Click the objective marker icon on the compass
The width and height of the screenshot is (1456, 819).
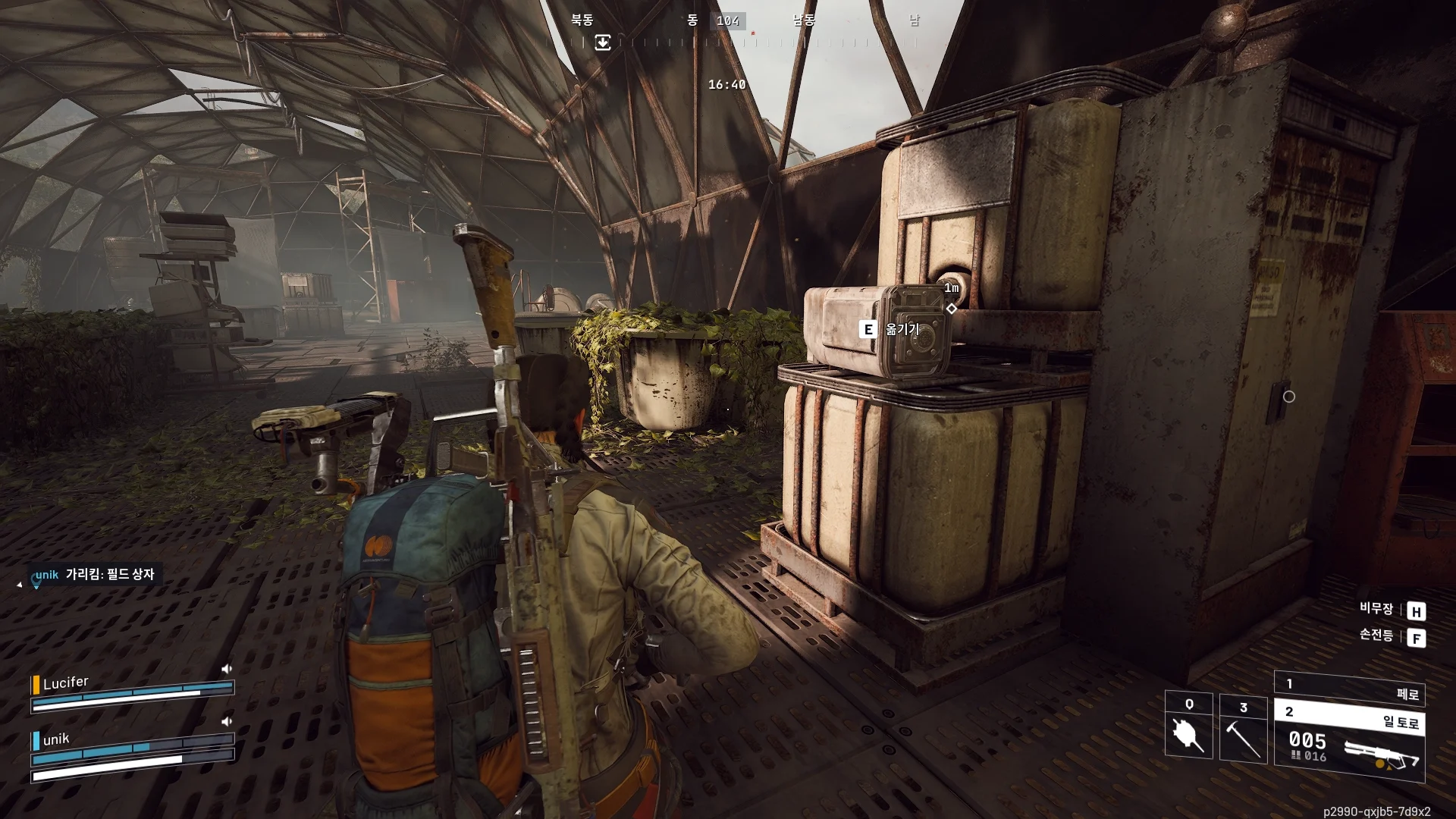coord(603,42)
